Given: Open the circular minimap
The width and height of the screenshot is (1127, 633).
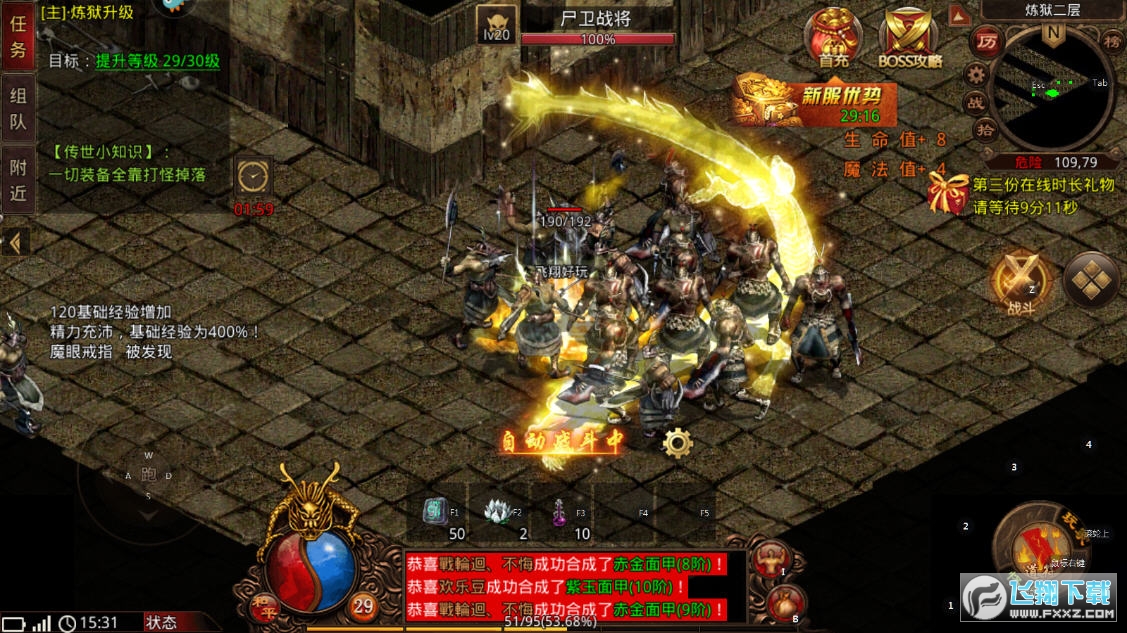Looking at the screenshot, I should 1050,90.
